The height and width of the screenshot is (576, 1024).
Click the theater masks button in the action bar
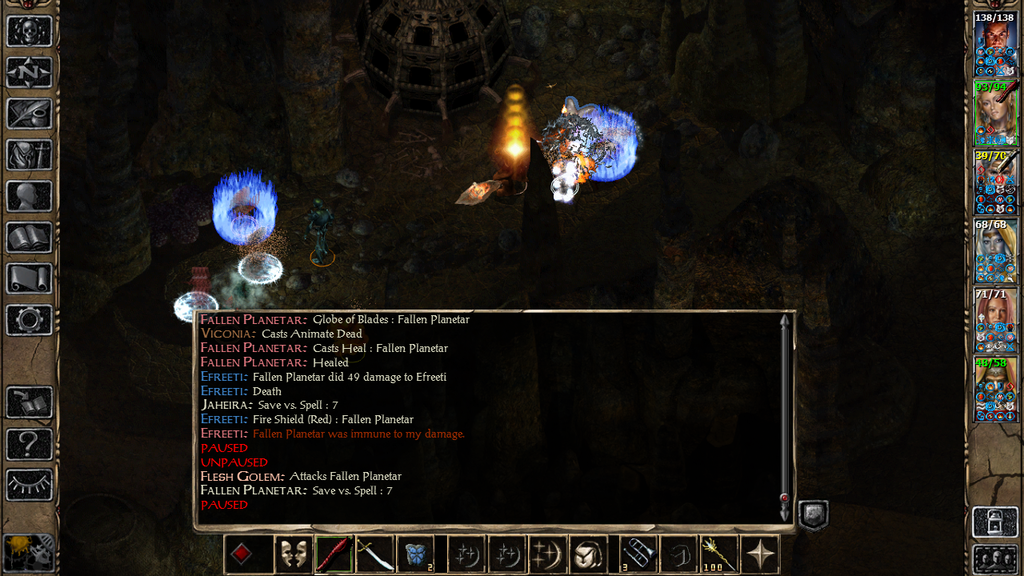point(292,554)
